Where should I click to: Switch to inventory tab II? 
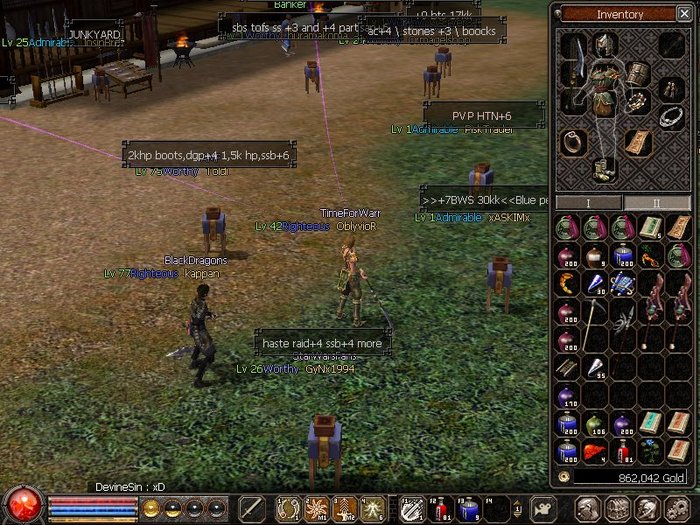click(657, 202)
